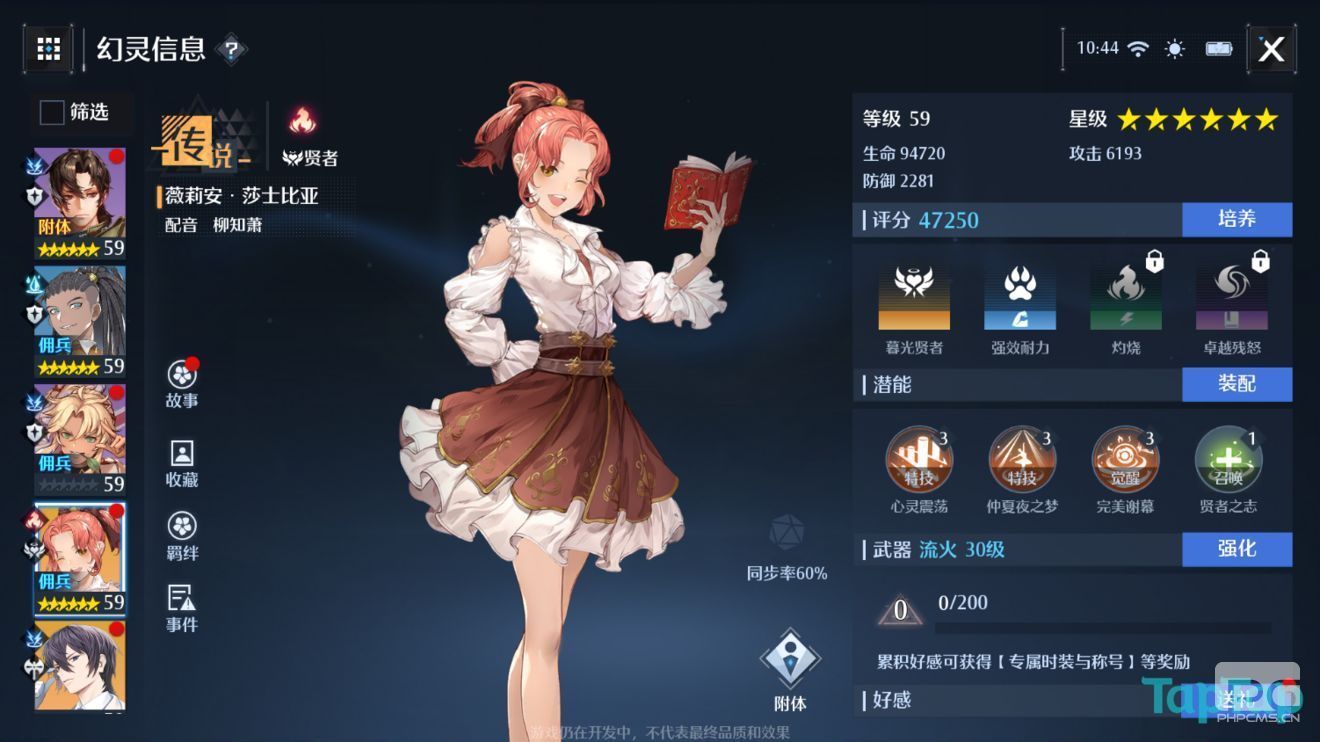Open the 装配 (Equip) potential screen

(1237, 384)
